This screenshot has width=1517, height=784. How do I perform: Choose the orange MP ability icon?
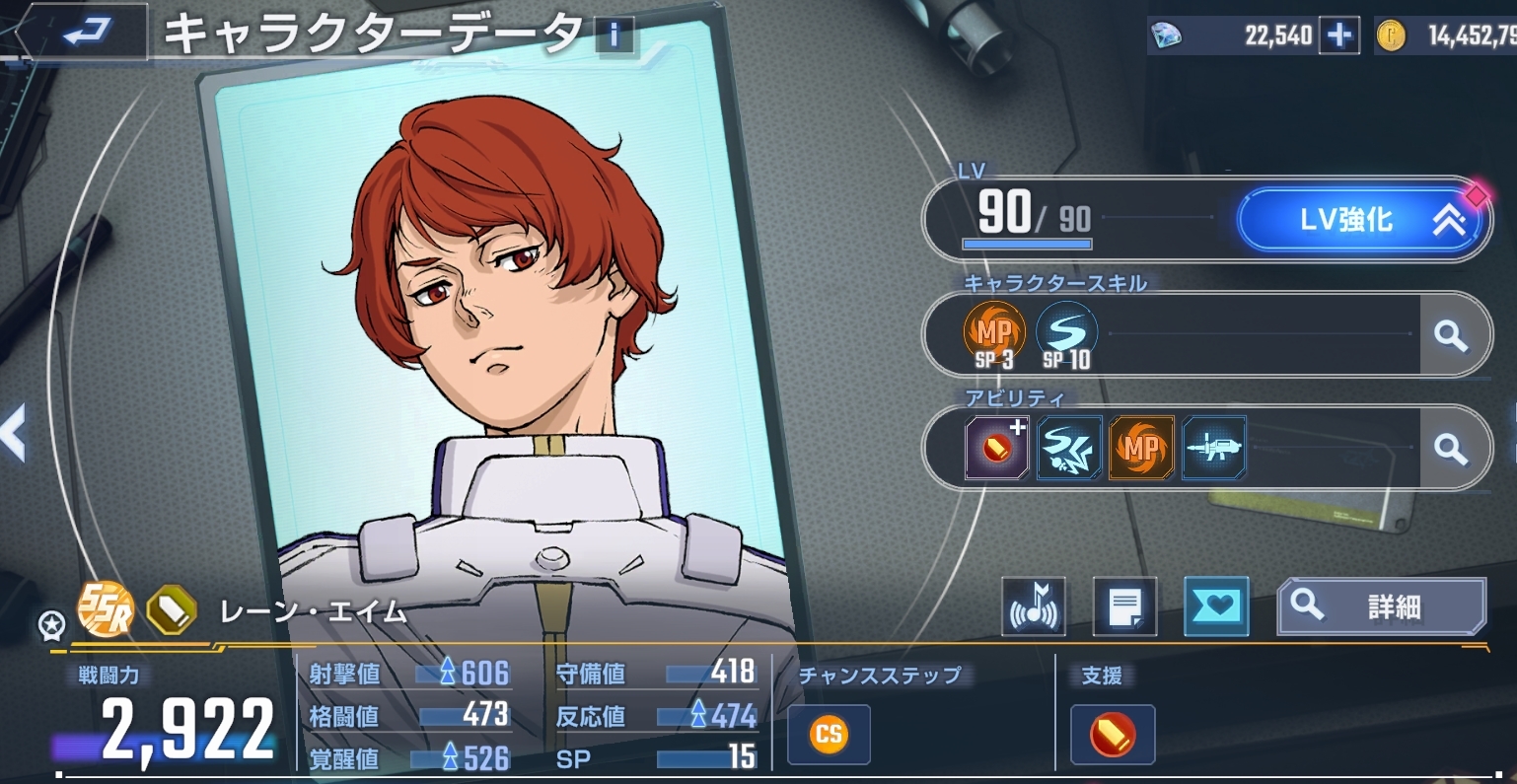point(1141,448)
